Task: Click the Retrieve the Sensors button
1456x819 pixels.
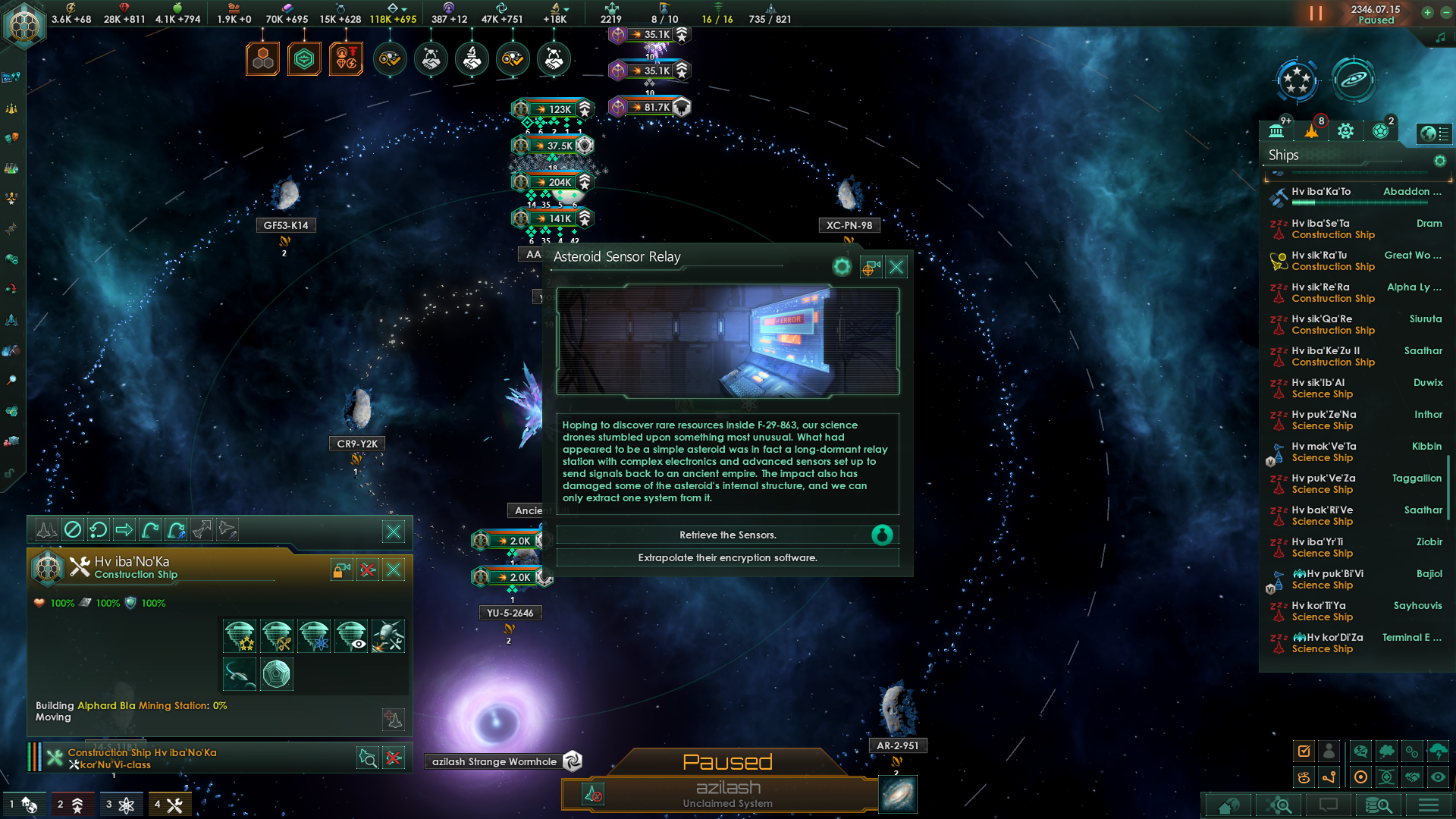Action: pyautogui.click(x=727, y=535)
